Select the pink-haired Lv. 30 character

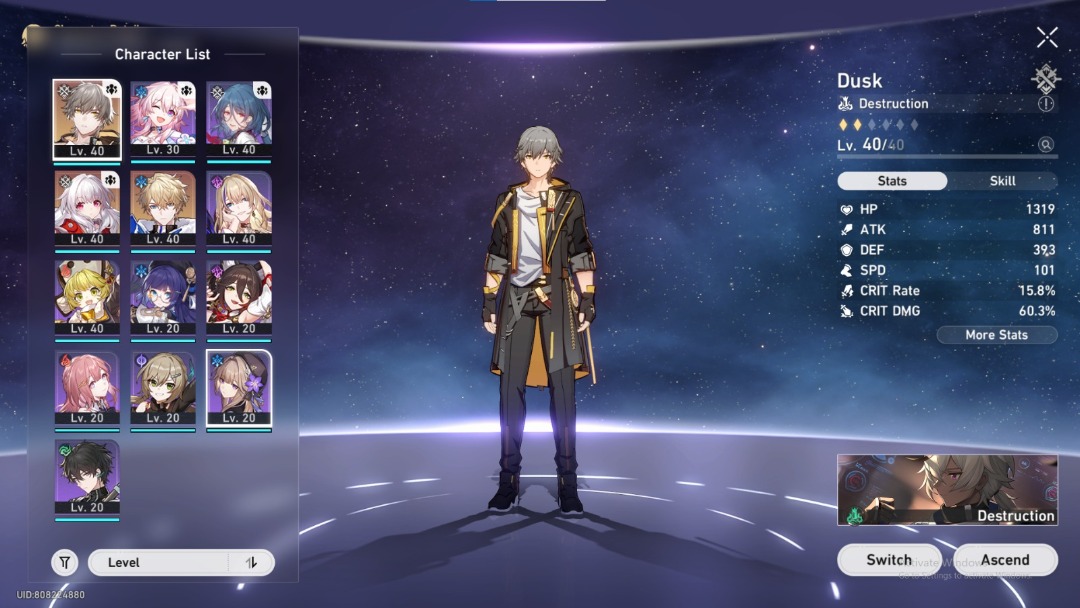[x=162, y=120]
